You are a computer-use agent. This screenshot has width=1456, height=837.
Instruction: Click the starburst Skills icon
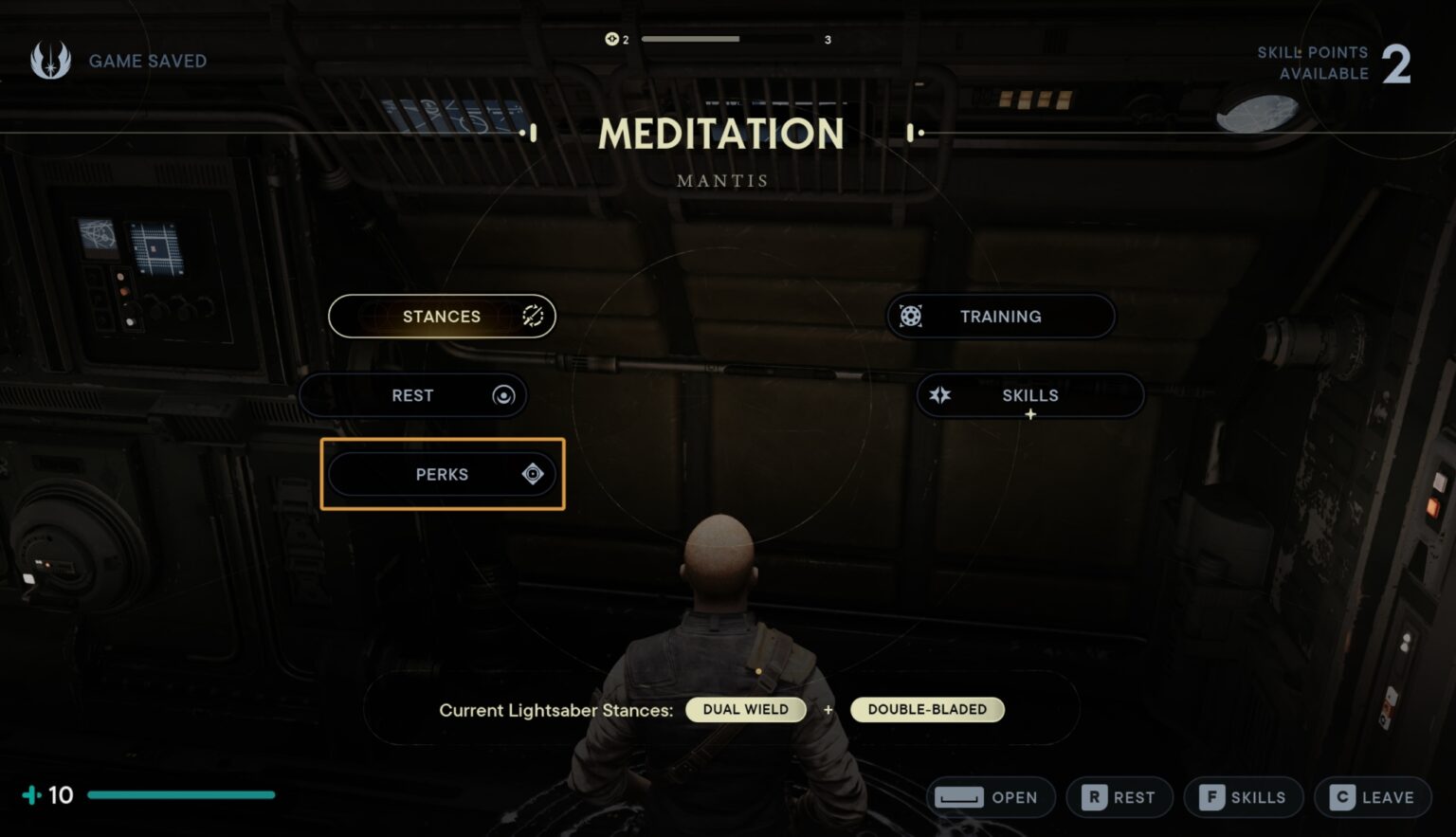[939, 395]
